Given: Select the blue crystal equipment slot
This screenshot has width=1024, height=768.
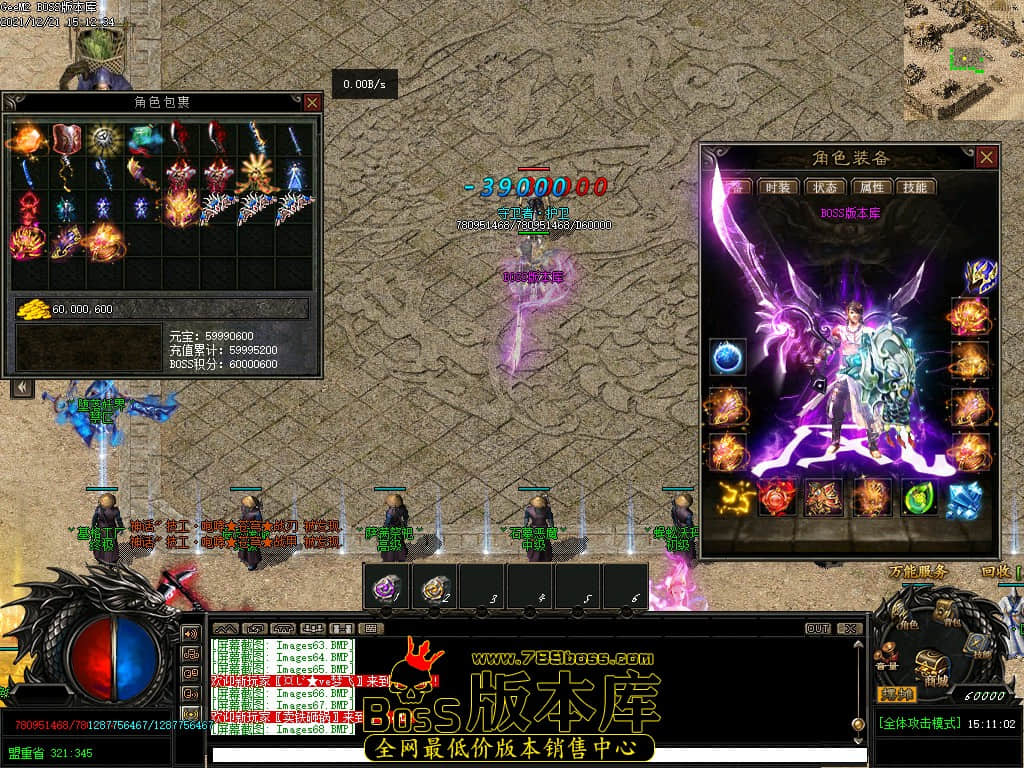Looking at the screenshot, I should pos(966,497).
